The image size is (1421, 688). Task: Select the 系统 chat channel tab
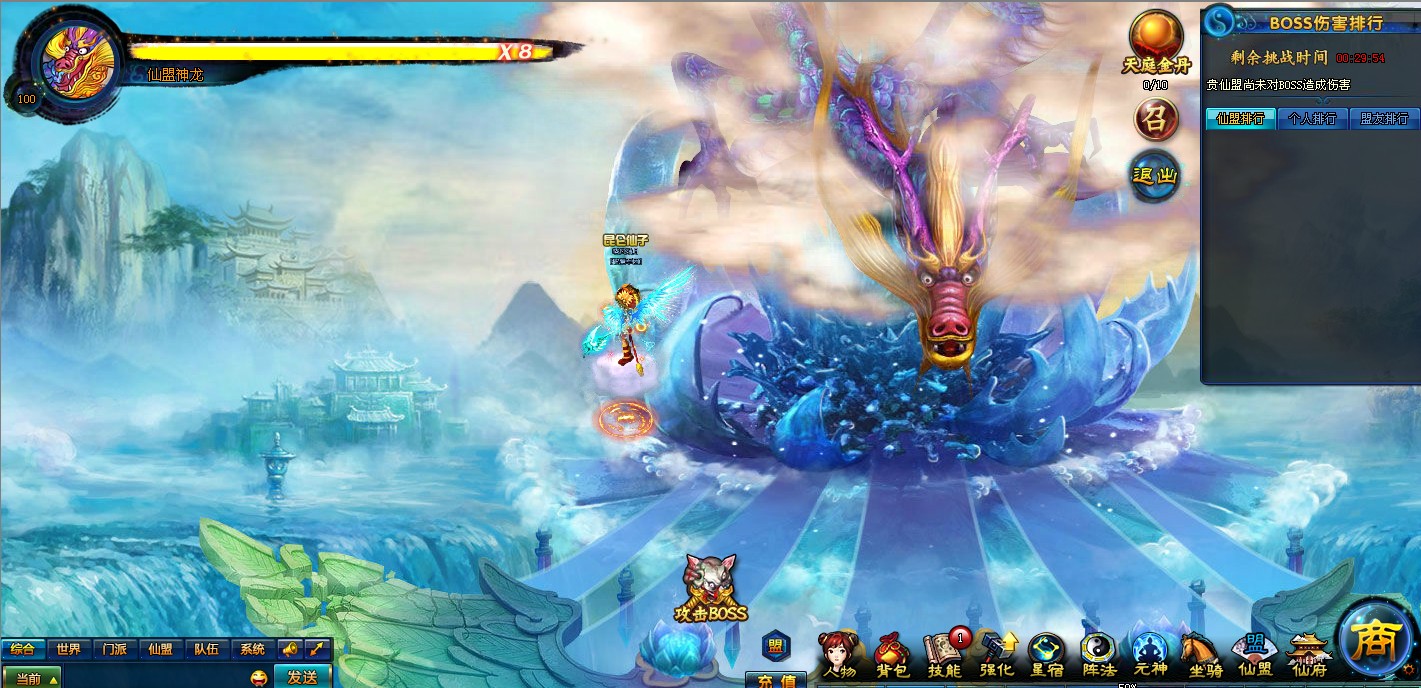252,649
